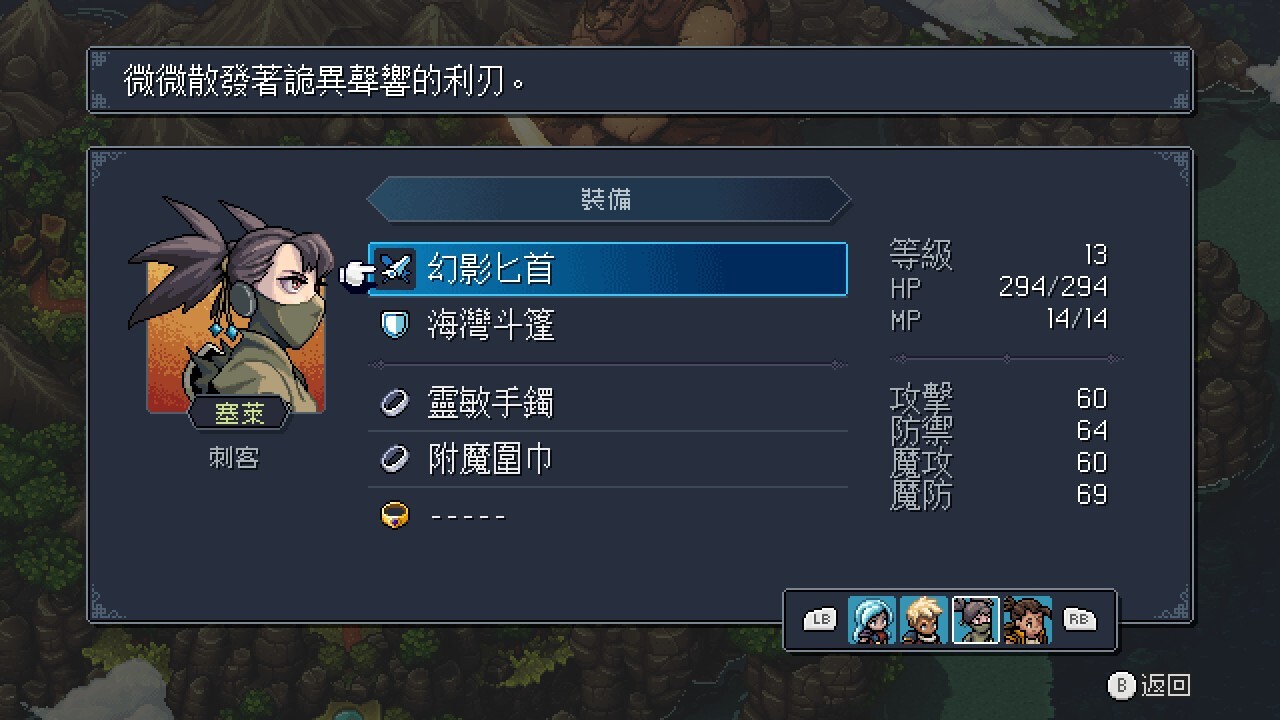
Task: Pick the empty ring slot
Action: pos(608,515)
